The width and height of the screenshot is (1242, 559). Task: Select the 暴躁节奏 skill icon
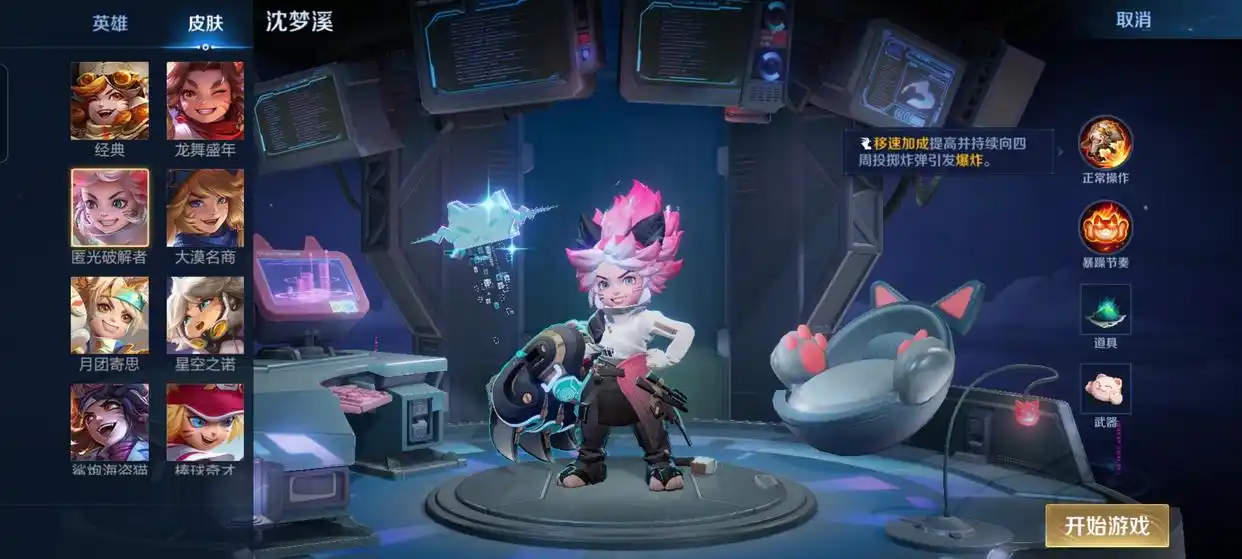(x=1105, y=228)
